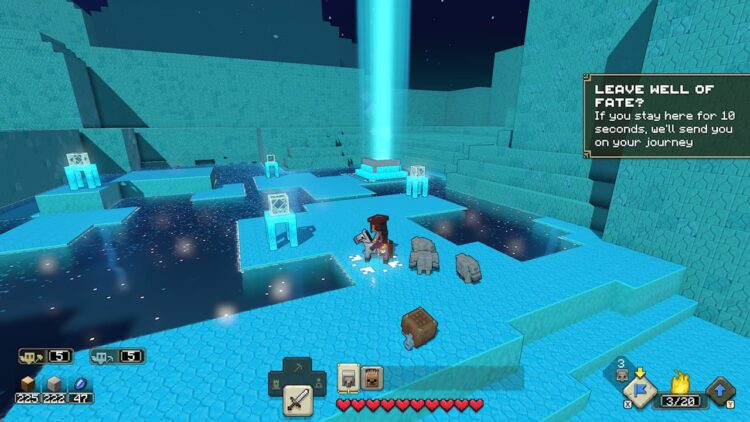Viewport: 750px width, 422px height.
Task: Click the blue up-arrow ability icon
Action: pyautogui.click(x=720, y=391)
